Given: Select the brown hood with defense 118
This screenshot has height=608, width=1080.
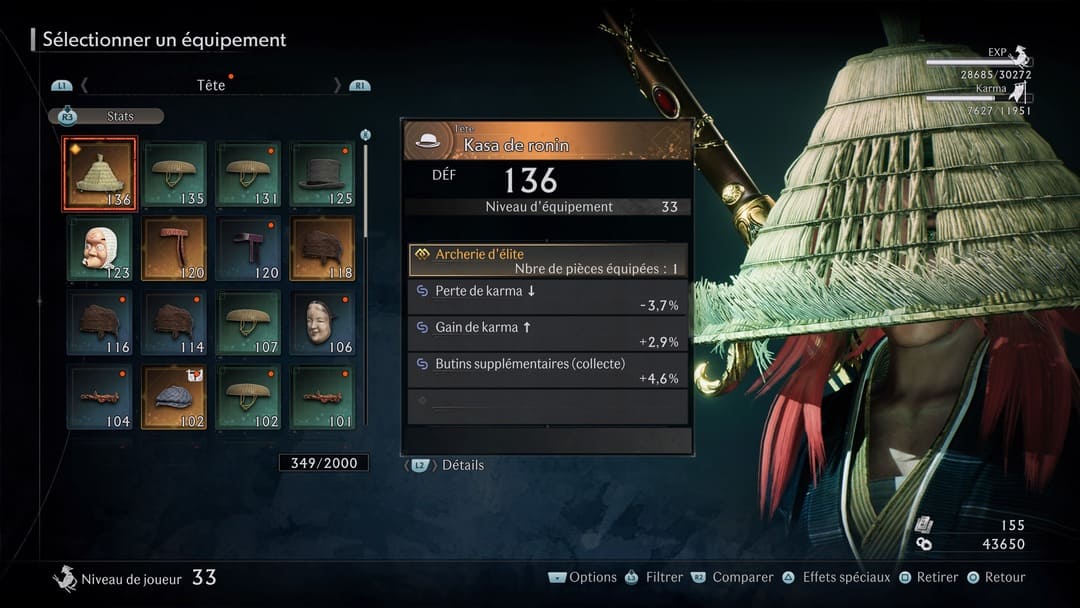Looking at the screenshot, I should click(x=322, y=248).
